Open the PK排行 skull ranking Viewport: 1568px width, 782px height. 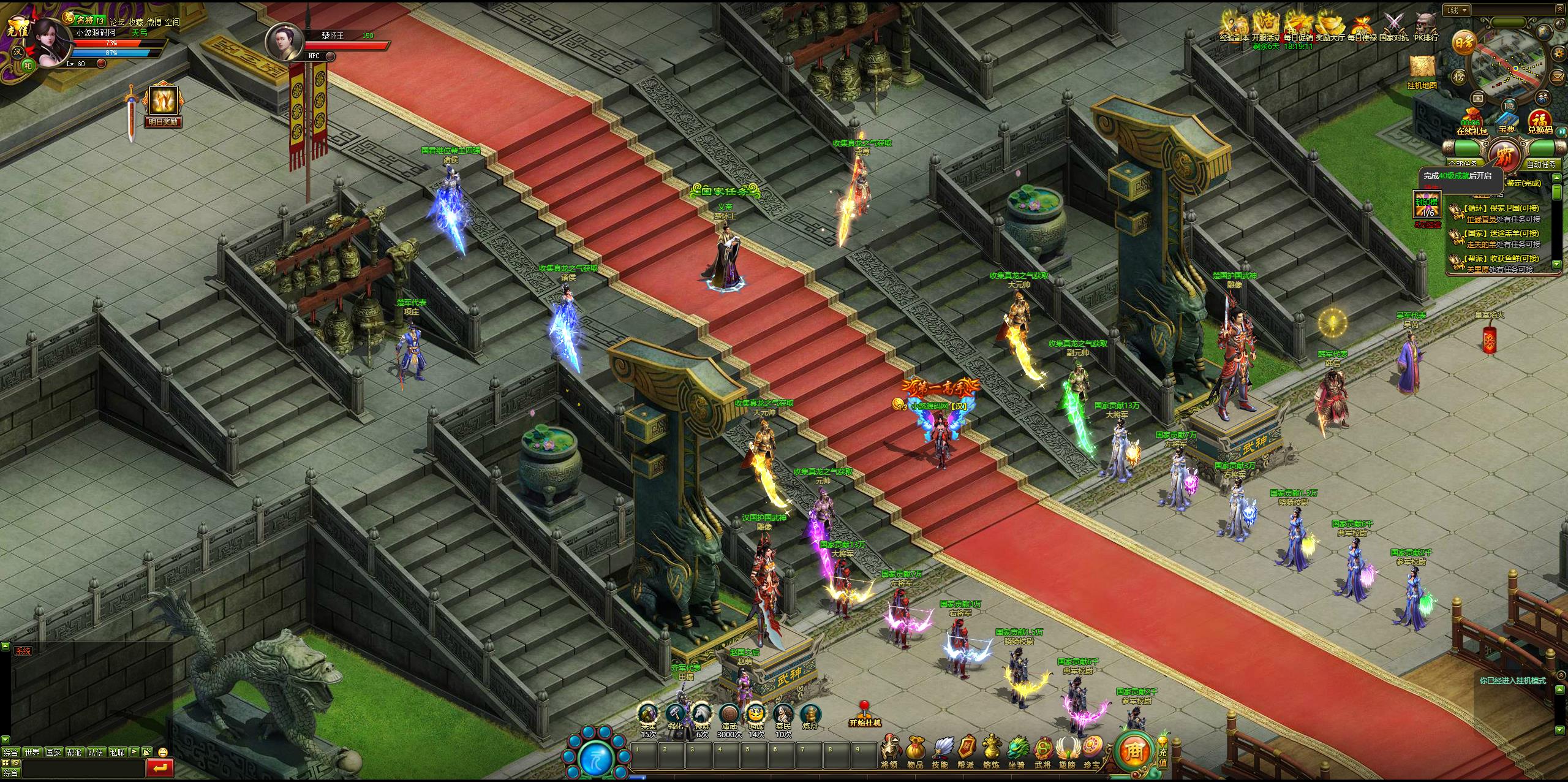[1426, 27]
